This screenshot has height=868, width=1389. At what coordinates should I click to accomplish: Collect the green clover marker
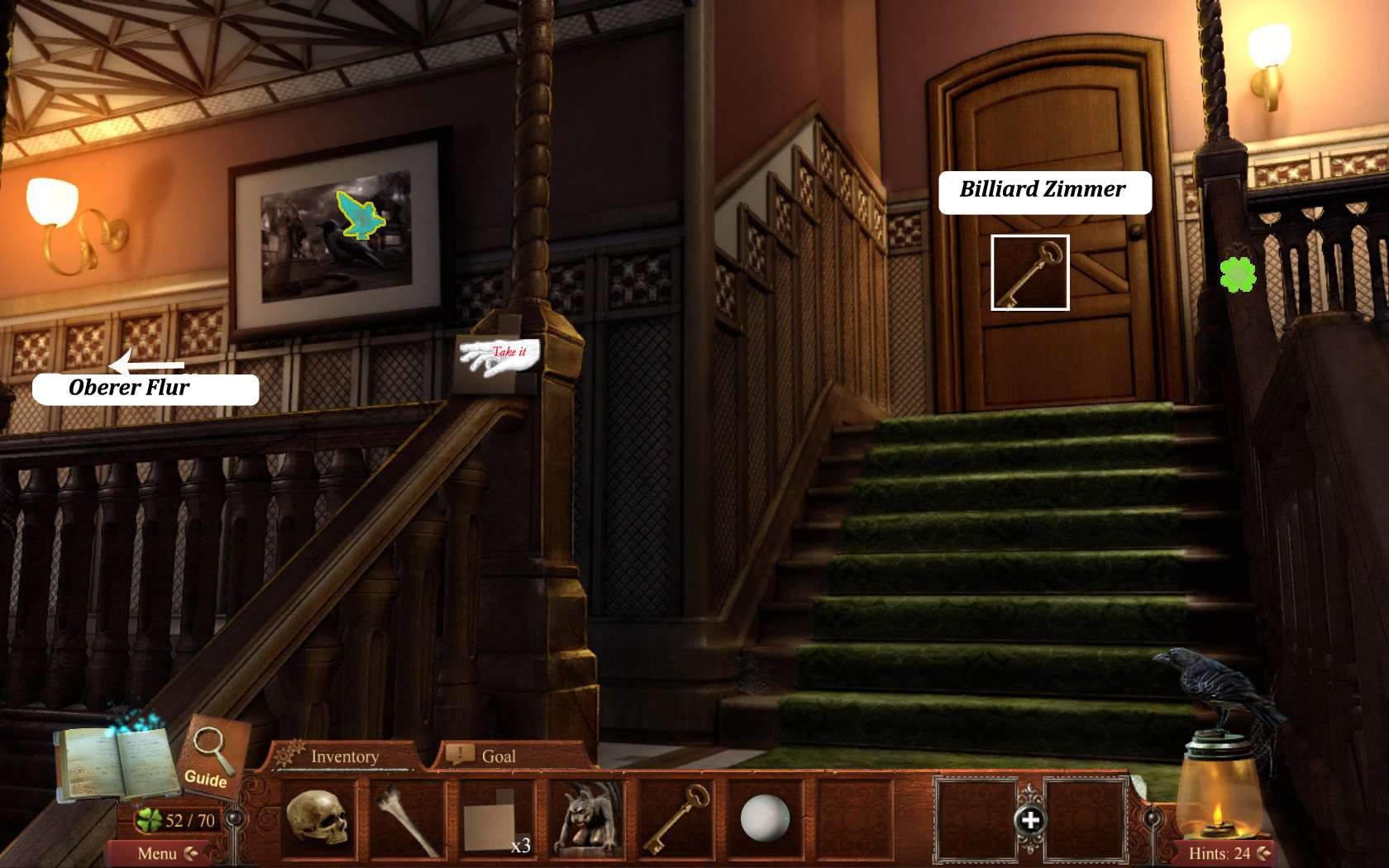point(1238,274)
